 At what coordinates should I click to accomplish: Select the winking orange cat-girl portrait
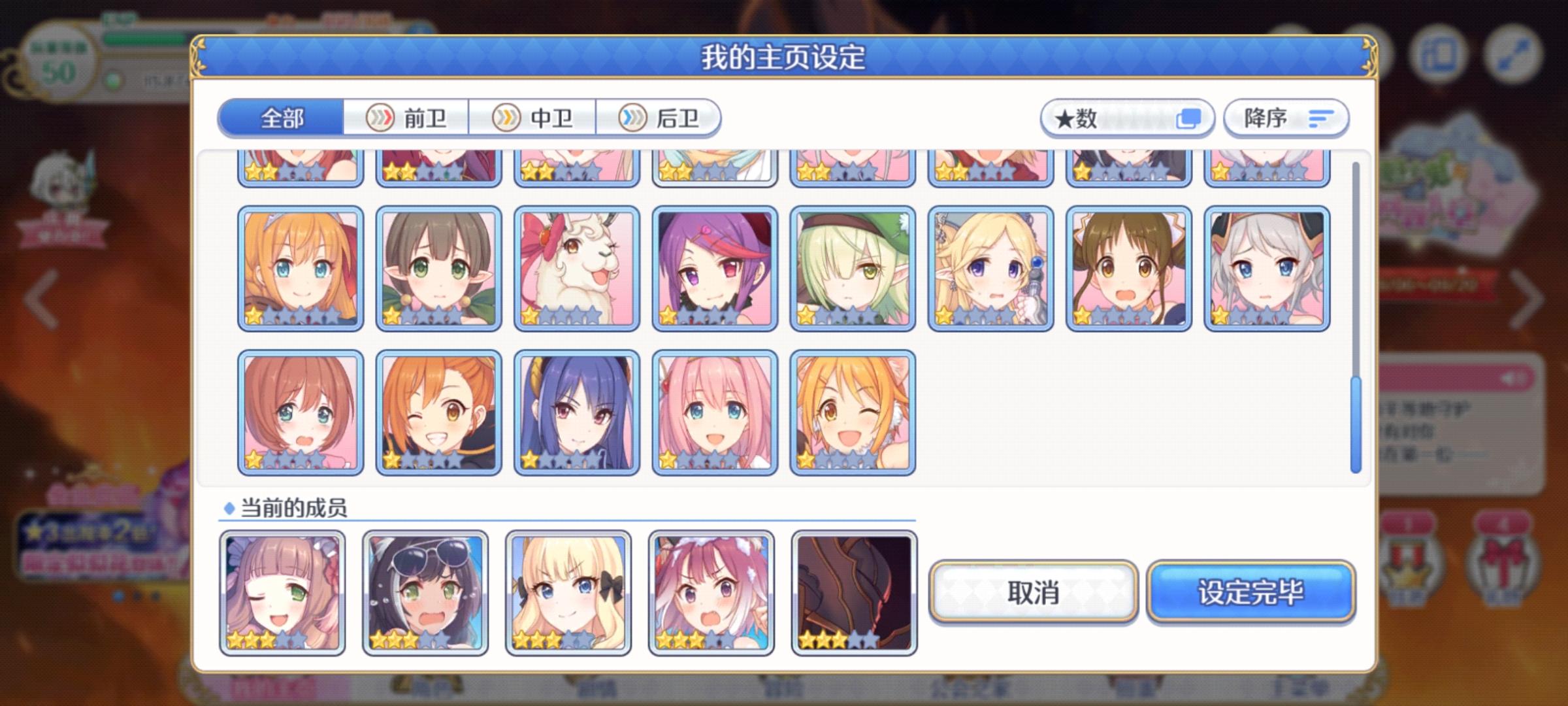point(852,412)
